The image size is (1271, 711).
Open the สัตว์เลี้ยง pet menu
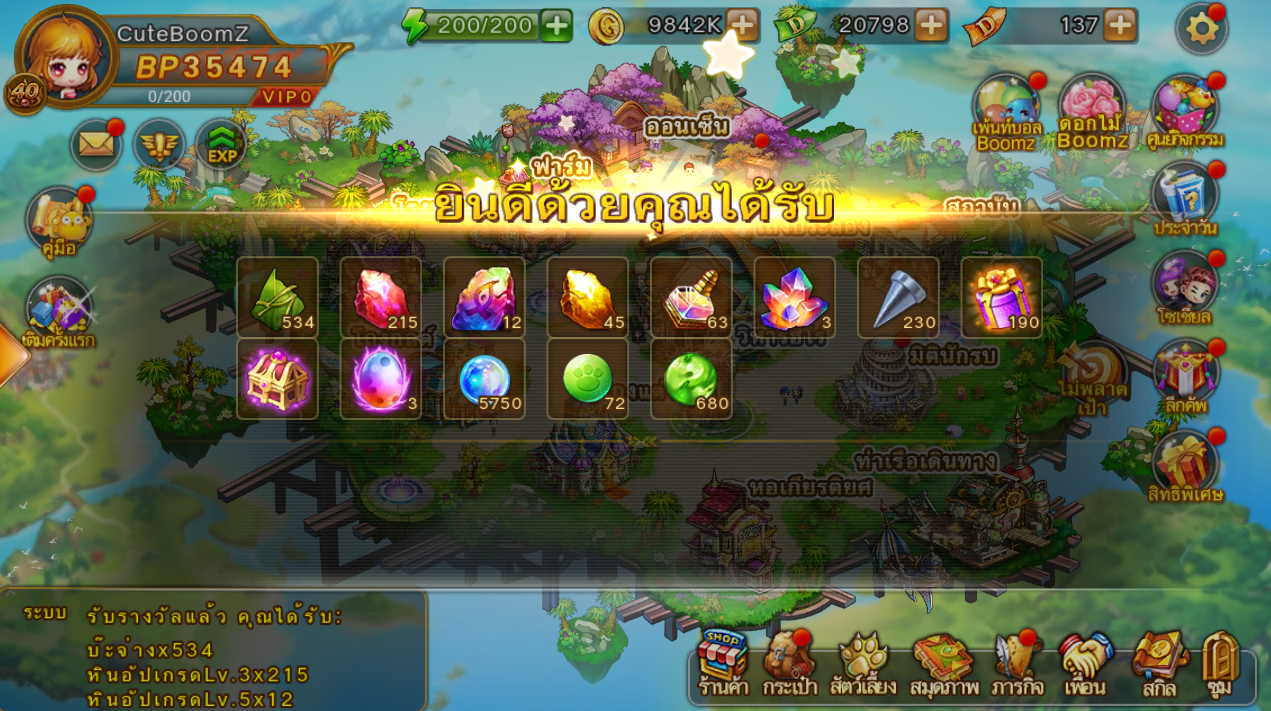tap(863, 661)
